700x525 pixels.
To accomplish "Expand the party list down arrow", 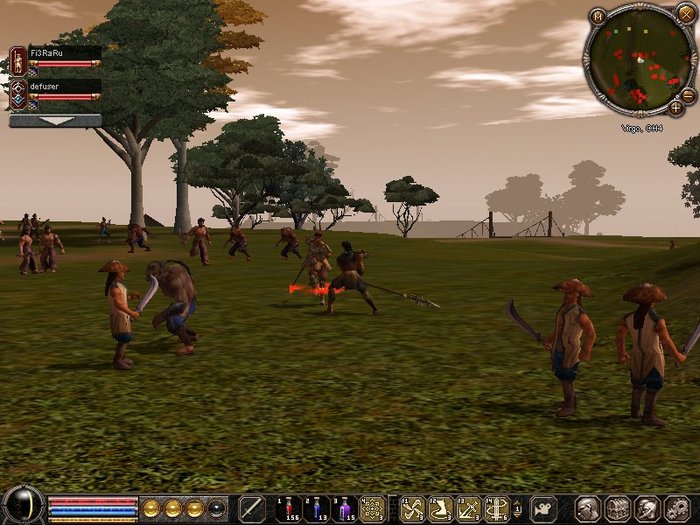I will click(x=55, y=121).
